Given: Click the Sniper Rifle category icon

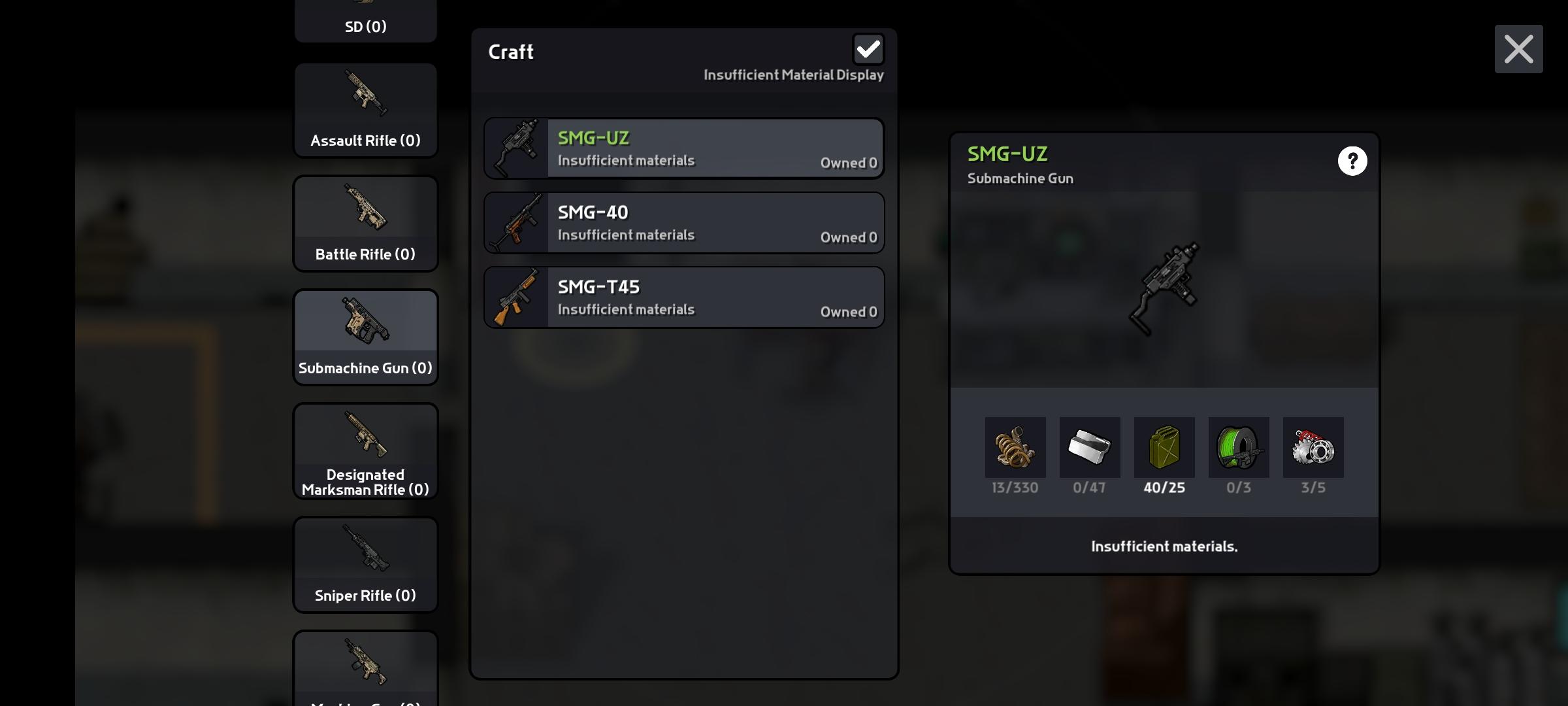Looking at the screenshot, I should (365, 549).
